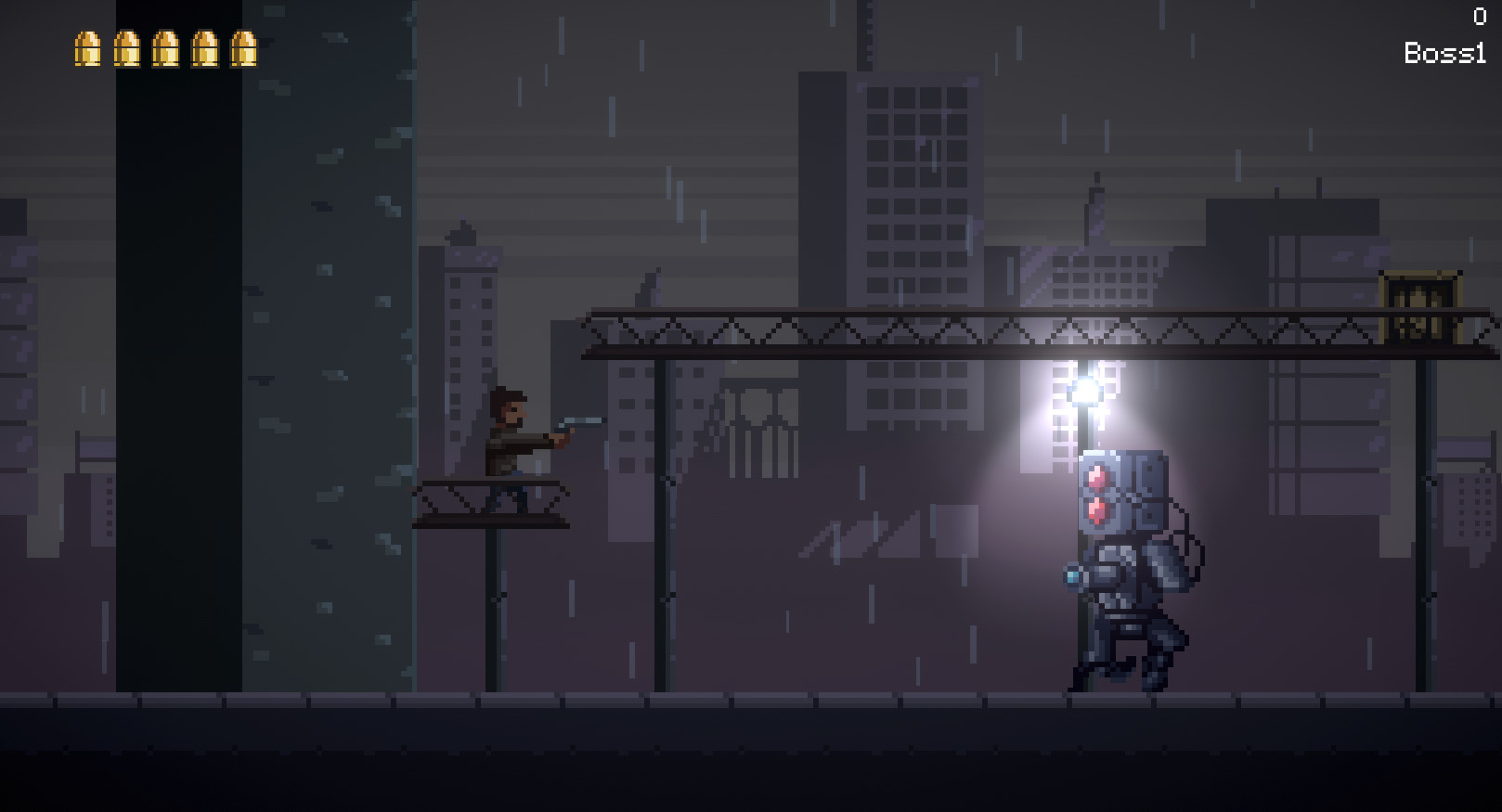Viewport: 1502px width, 812px height.
Task: Toggle the lower red light on the boss's pack
Action: pos(1098,511)
